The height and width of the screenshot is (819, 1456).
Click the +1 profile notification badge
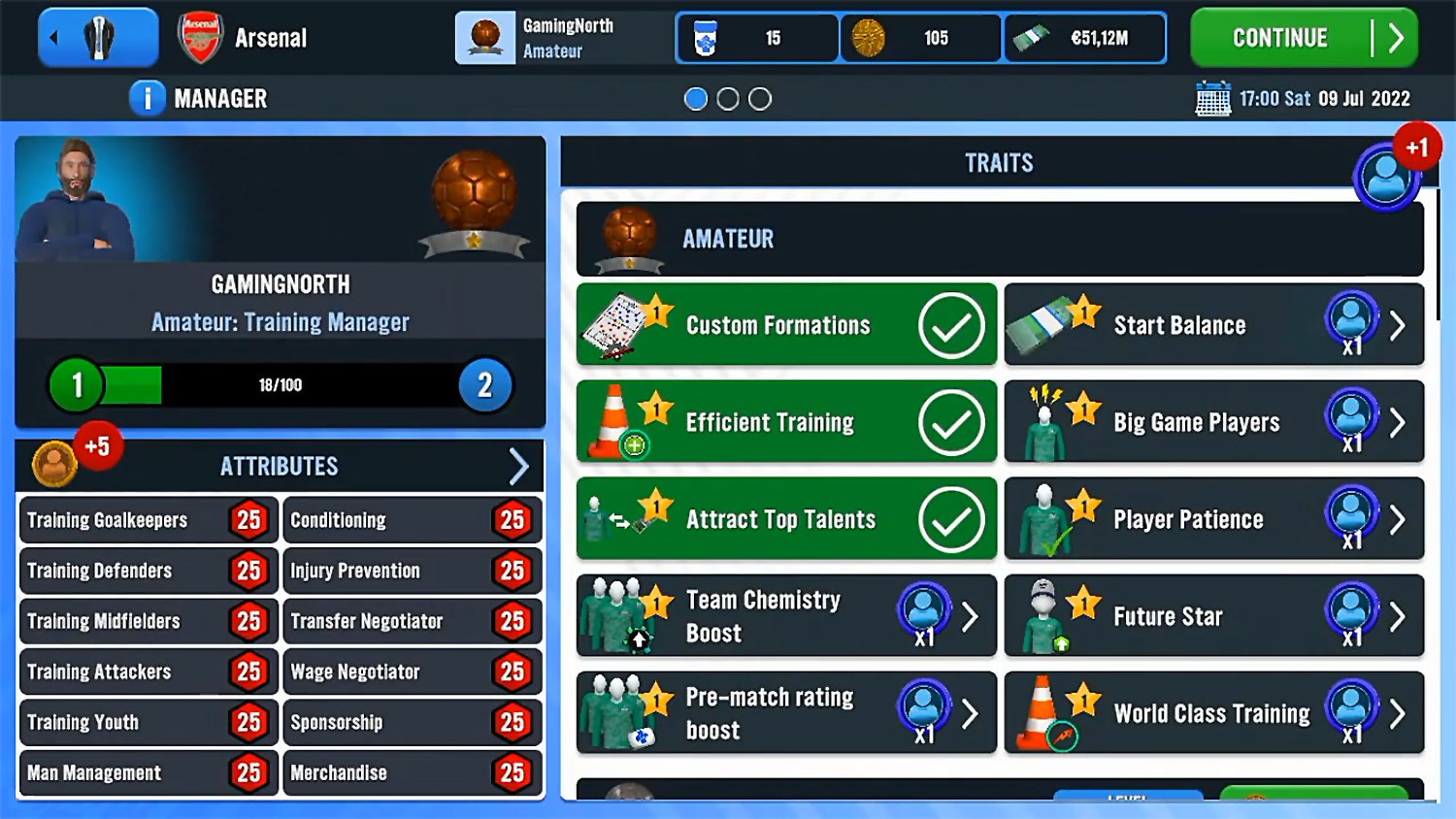[1418, 147]
